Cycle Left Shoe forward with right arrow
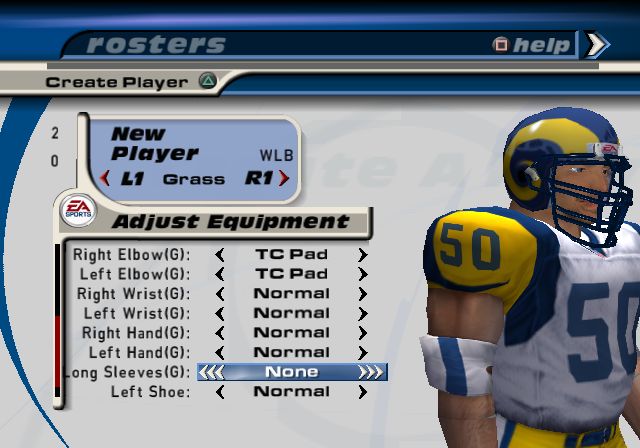The width and height of the screenshot is (640, 448). coord(363,392)
